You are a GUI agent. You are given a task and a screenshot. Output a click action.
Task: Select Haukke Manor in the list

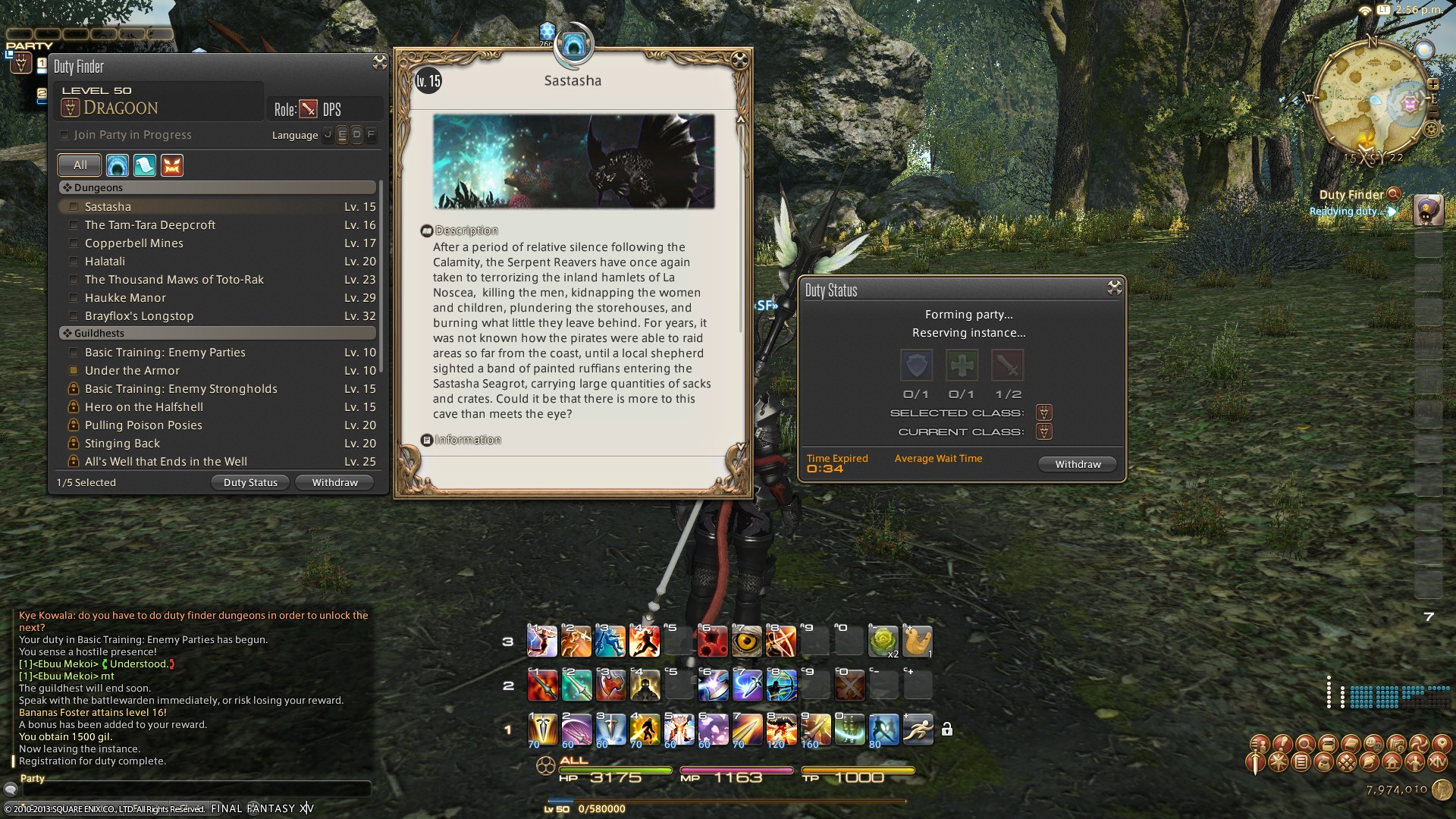tap(125, 298)
